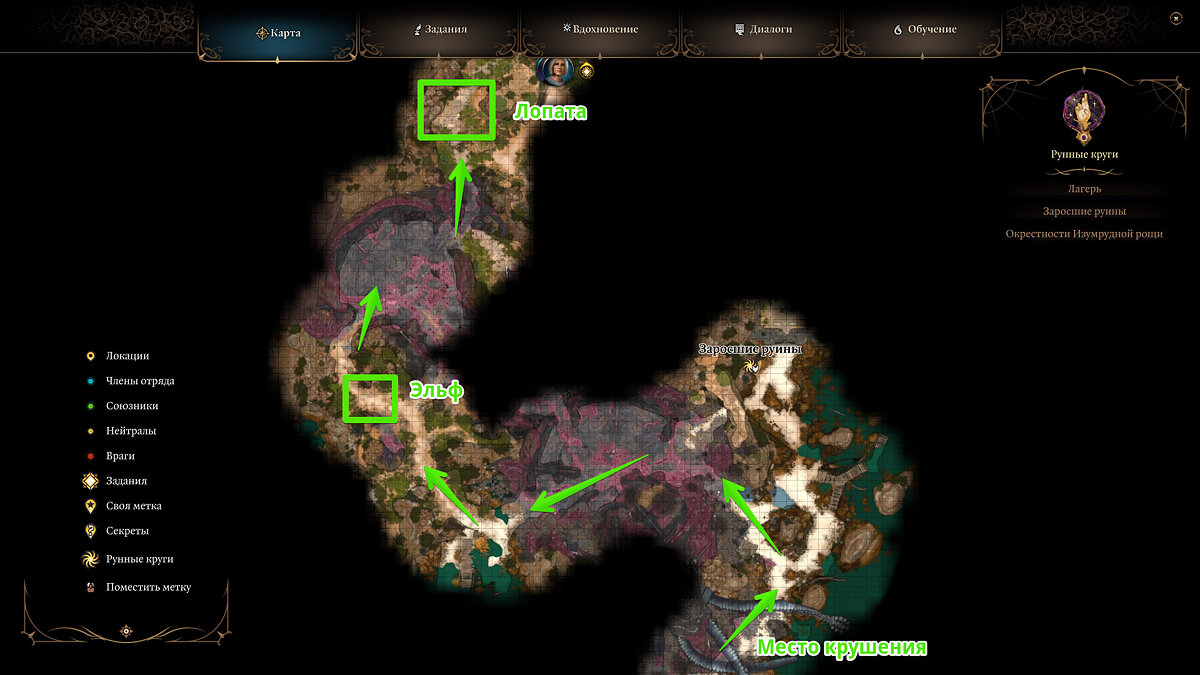
Task: Click the compass icon below the legend
Action: (x=127, y=631)
